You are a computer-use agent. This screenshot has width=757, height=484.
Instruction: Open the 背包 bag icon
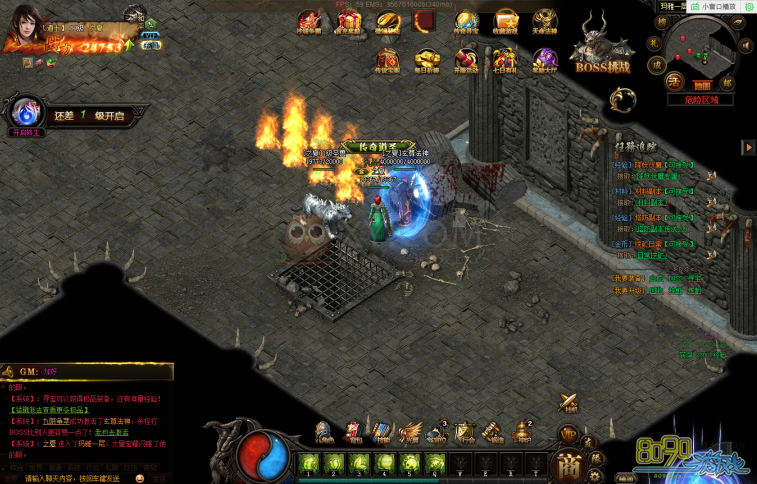[354, 432]
